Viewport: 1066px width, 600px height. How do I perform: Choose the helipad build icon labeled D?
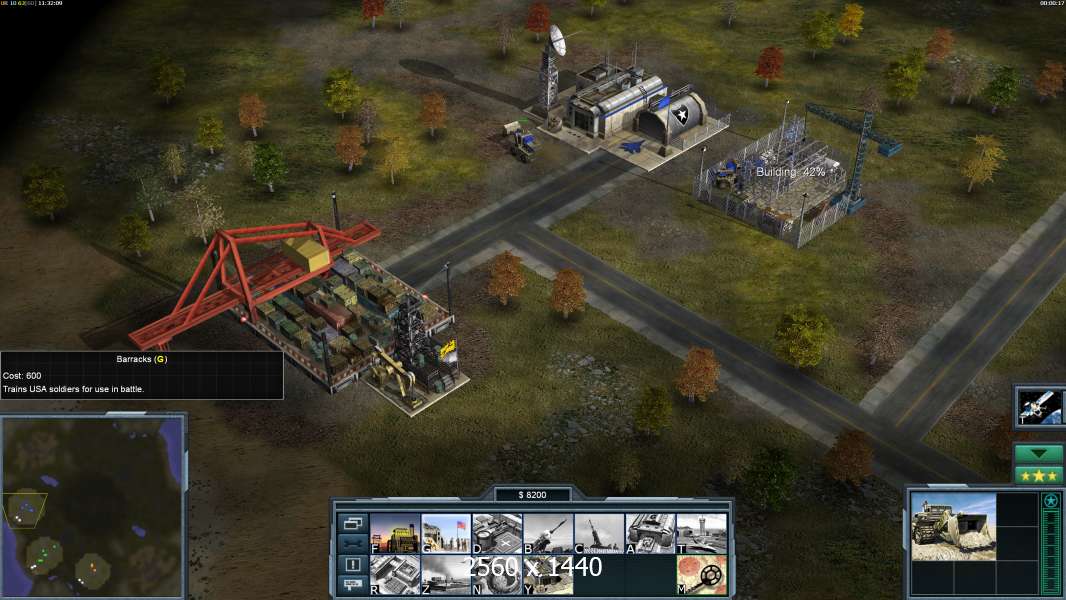(497, 533)
